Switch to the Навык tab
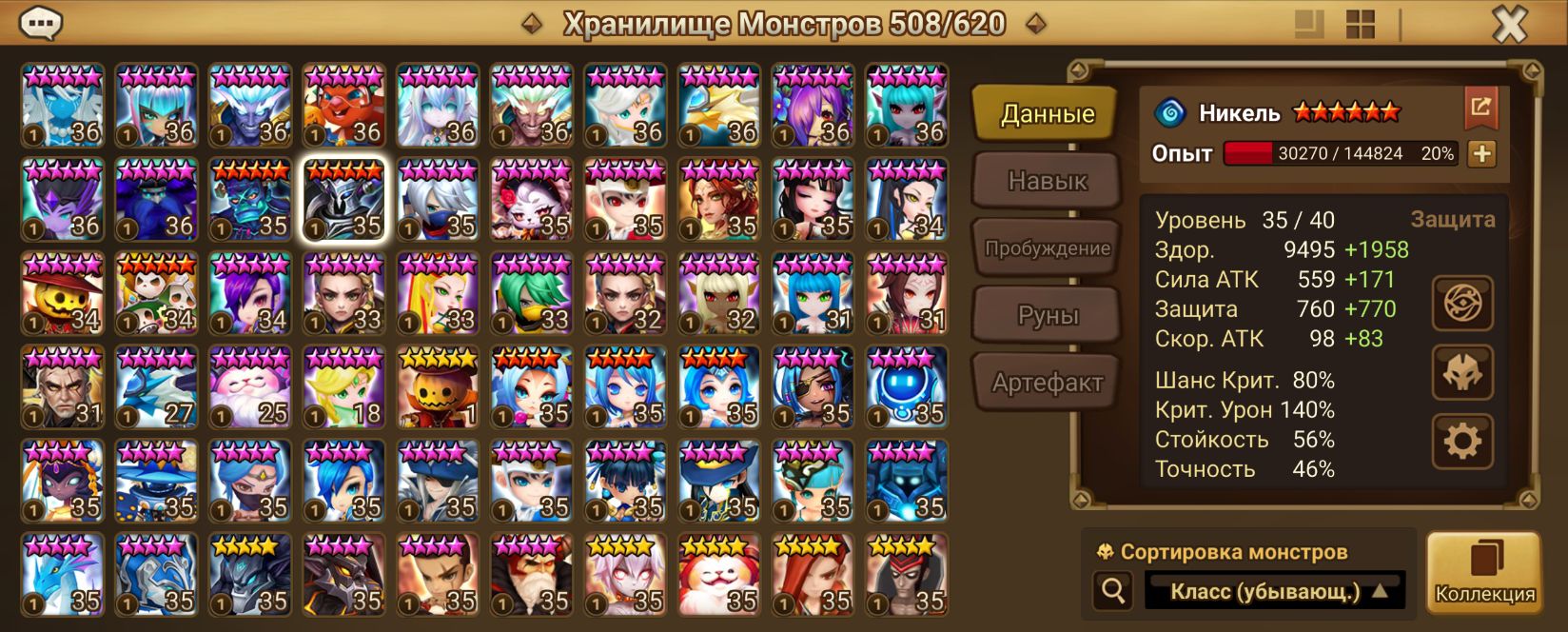Screen dimensions: 1568x632 (x=1047, y=181)
